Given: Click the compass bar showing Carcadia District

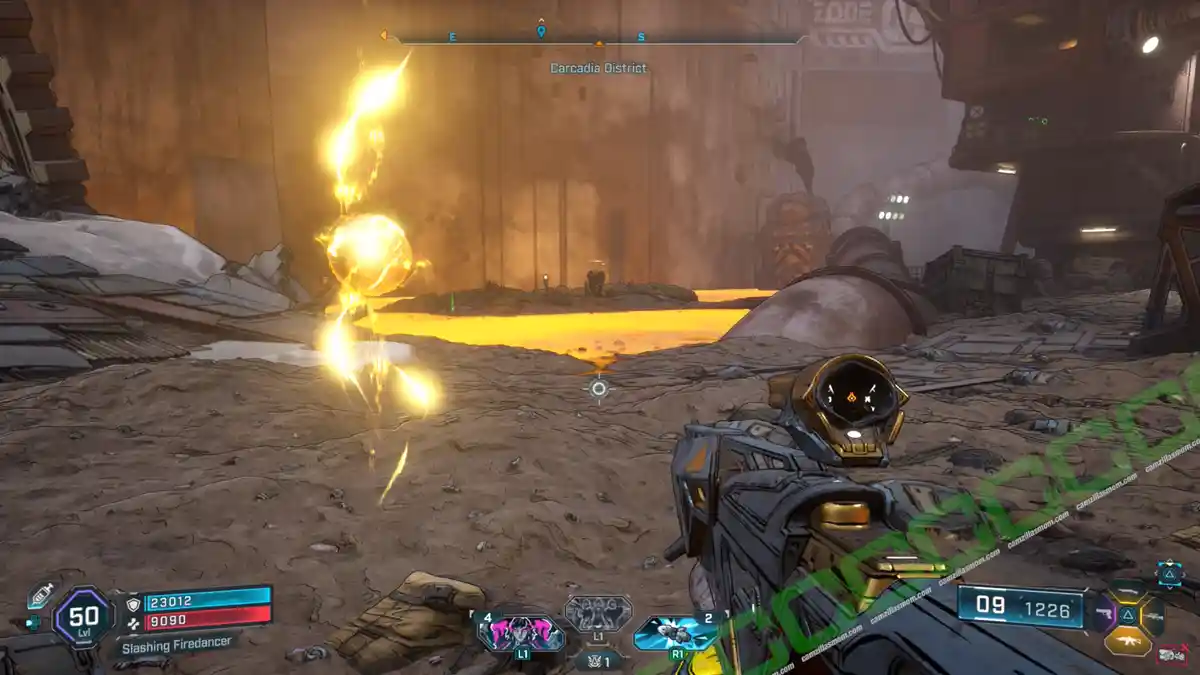Looking at the screenshot, I should 598,40.
